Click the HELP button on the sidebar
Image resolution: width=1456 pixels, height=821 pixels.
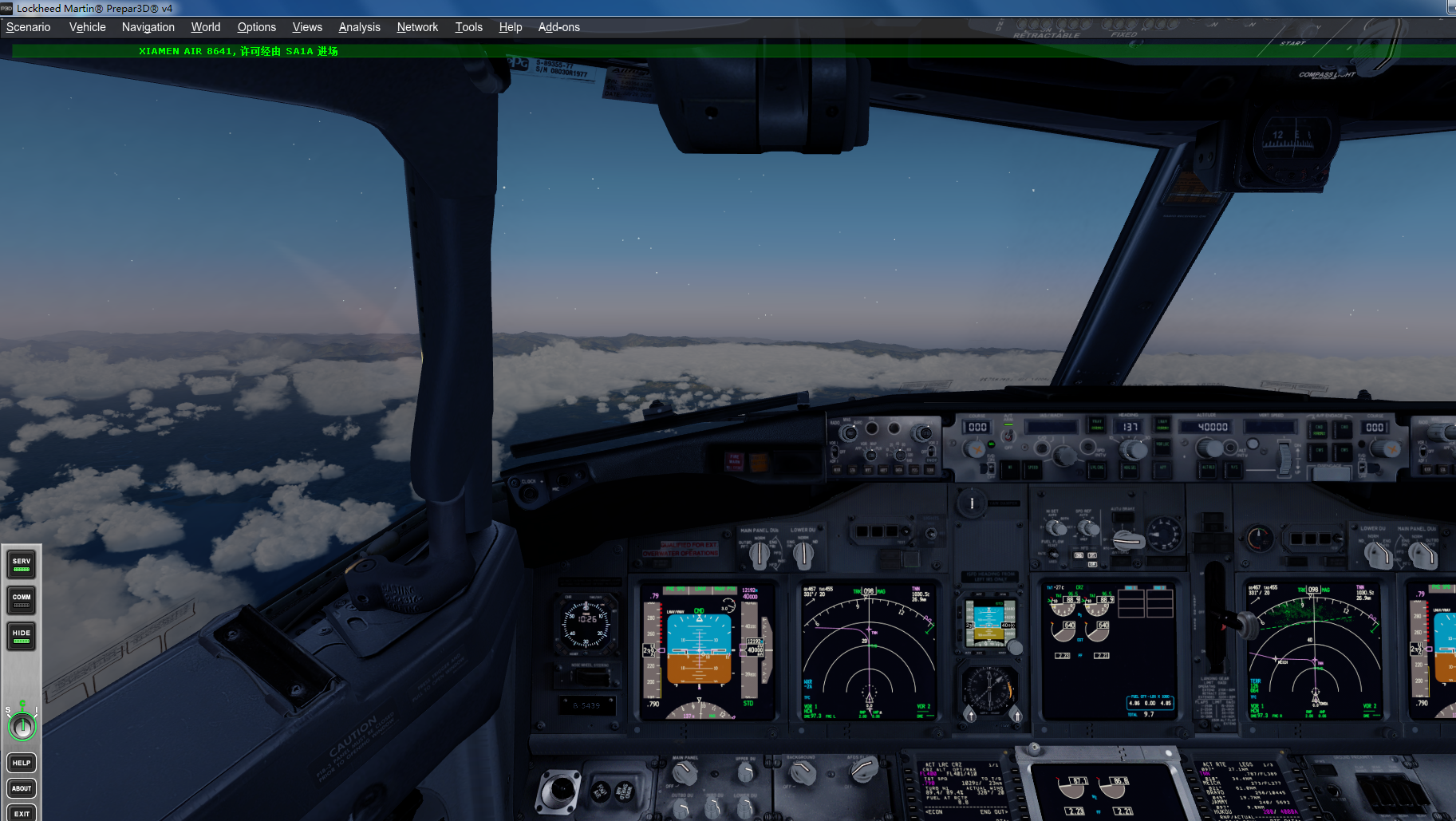(x=21, y=762)
